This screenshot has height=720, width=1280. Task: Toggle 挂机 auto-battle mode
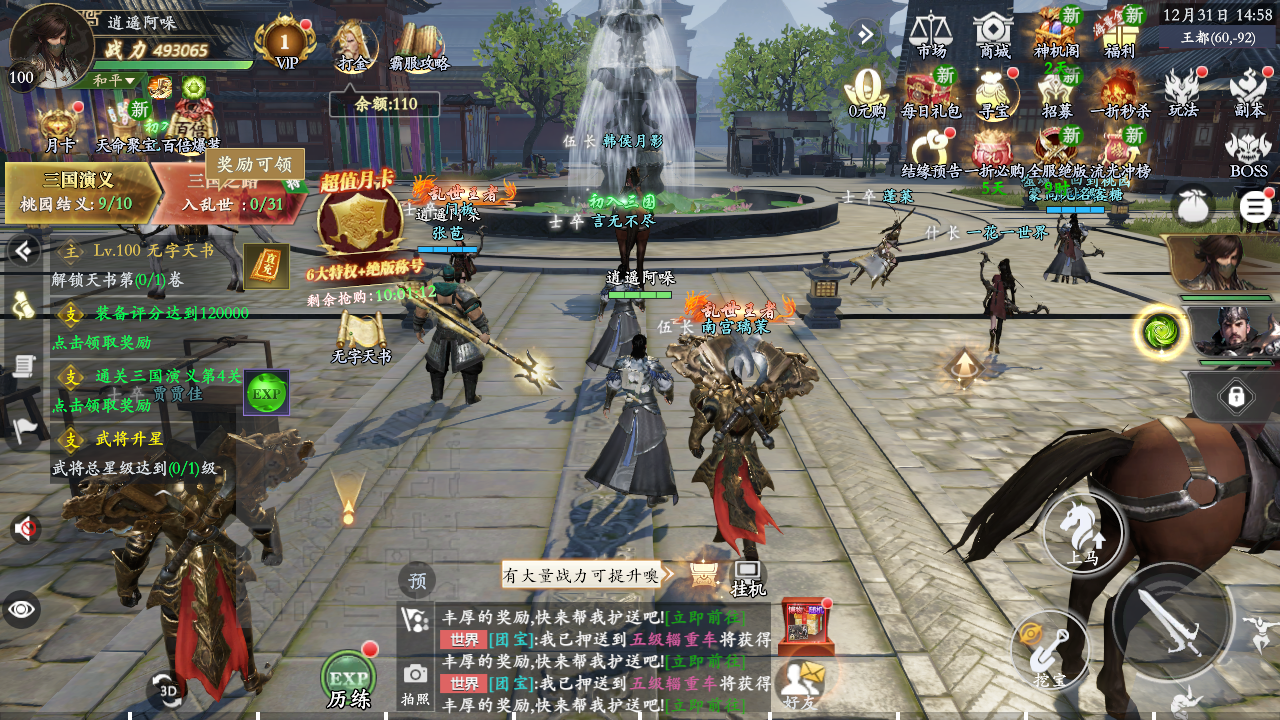point(748,577)
